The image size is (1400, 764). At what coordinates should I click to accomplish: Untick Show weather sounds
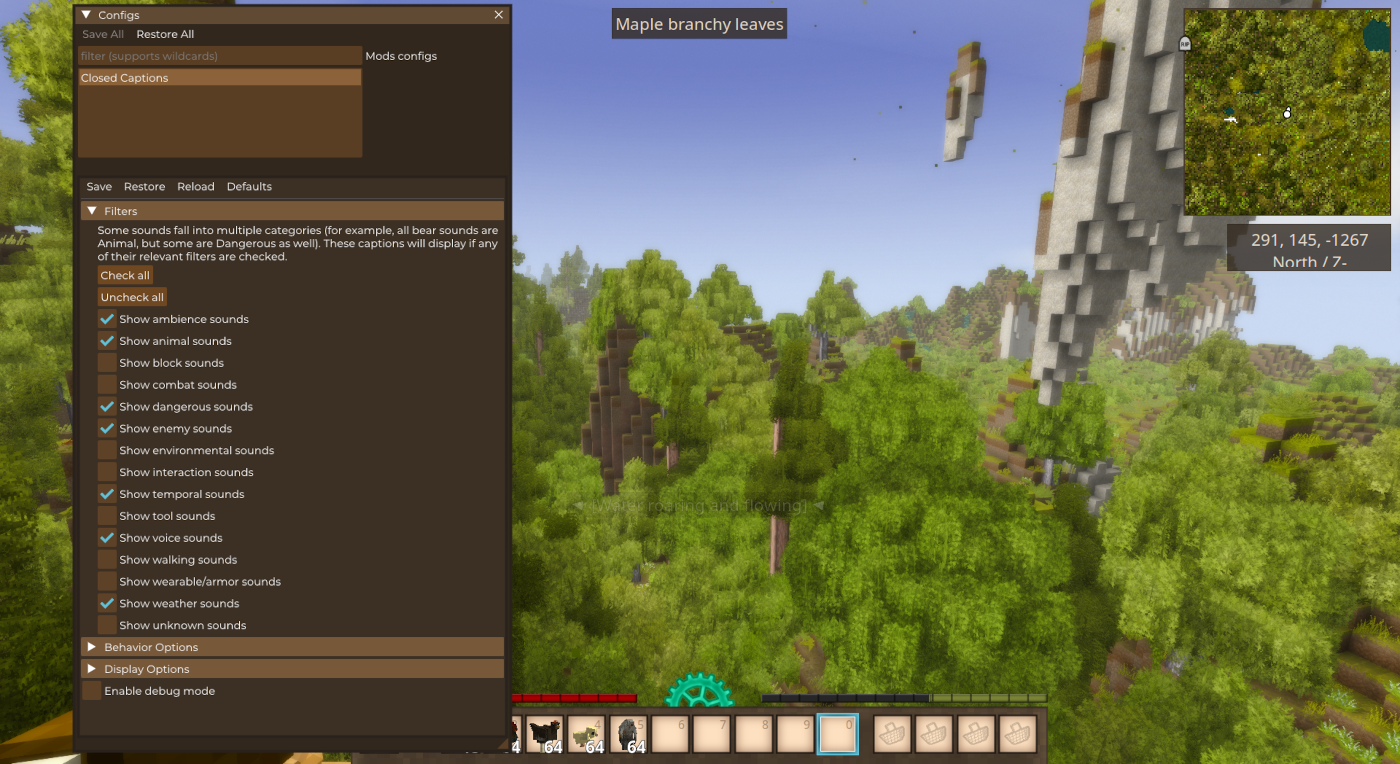coord(107,604)
